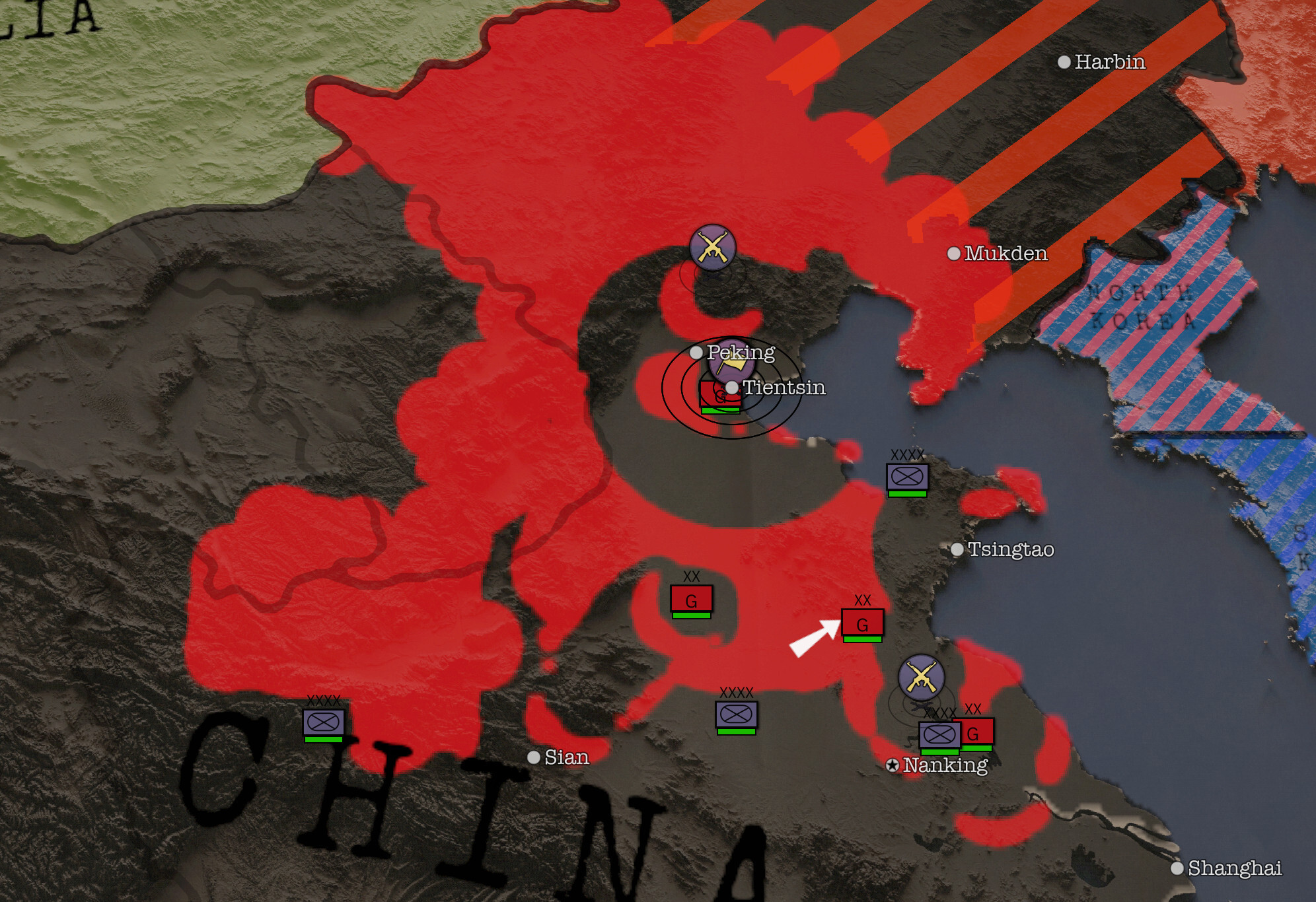1316x902 pixels.
Task: Select the crossed rifles battle icon above Nanking
Action: click(921, 677)
